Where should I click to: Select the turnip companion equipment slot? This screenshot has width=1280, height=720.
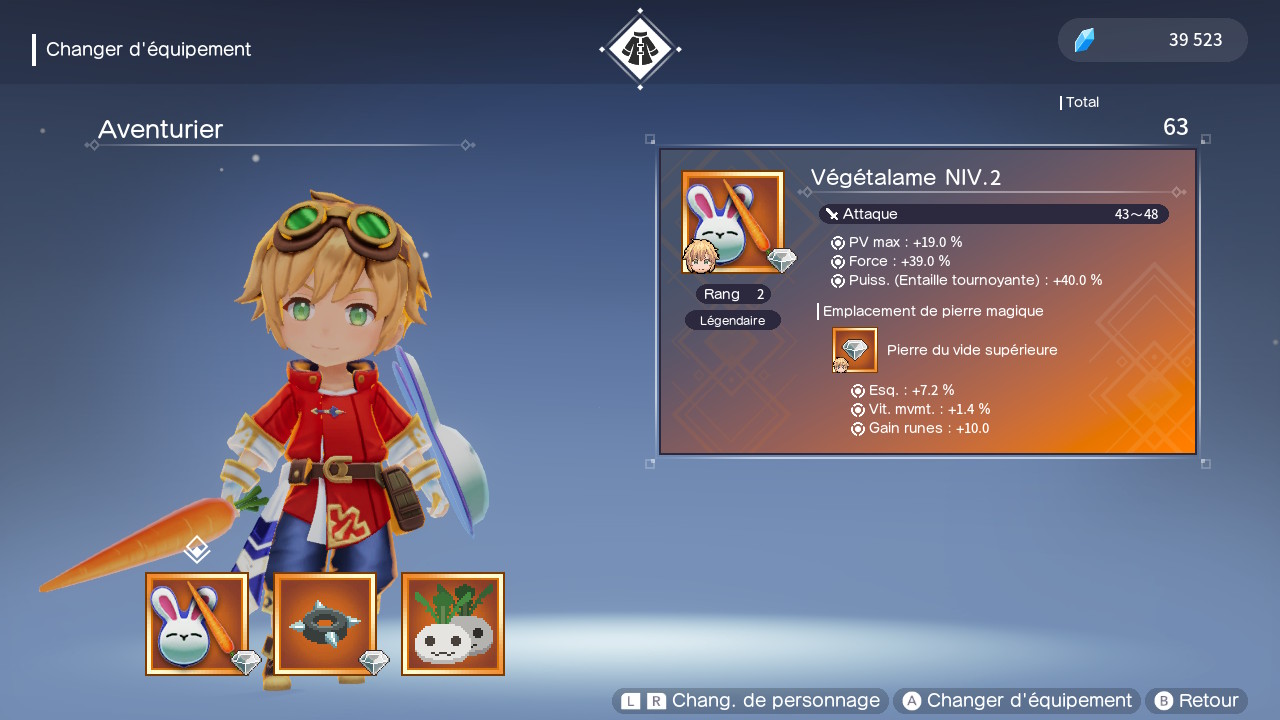click(453, 624)
